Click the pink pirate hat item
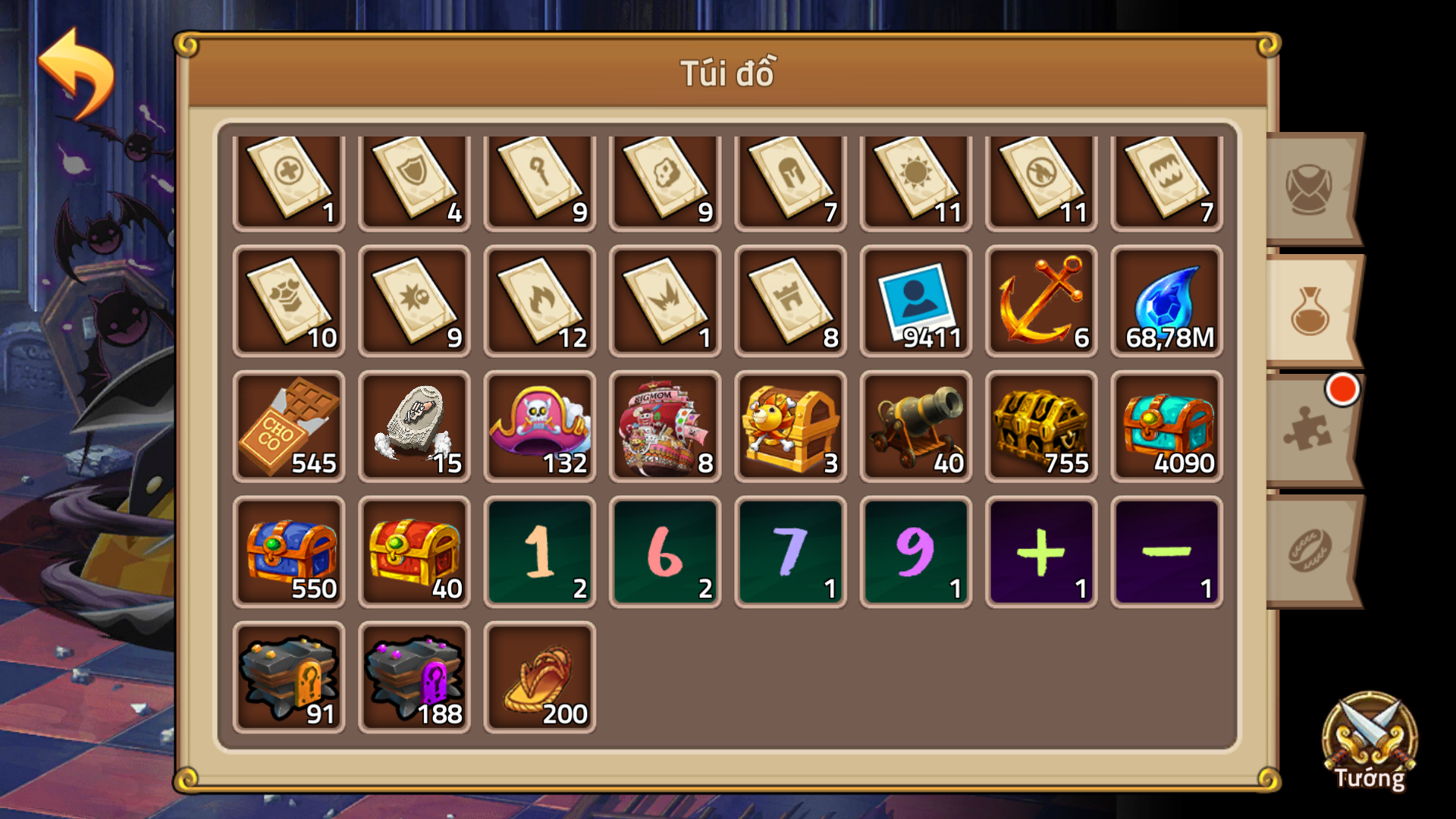Viewport: 1456px width, 819px height. (x=540, y=426)
